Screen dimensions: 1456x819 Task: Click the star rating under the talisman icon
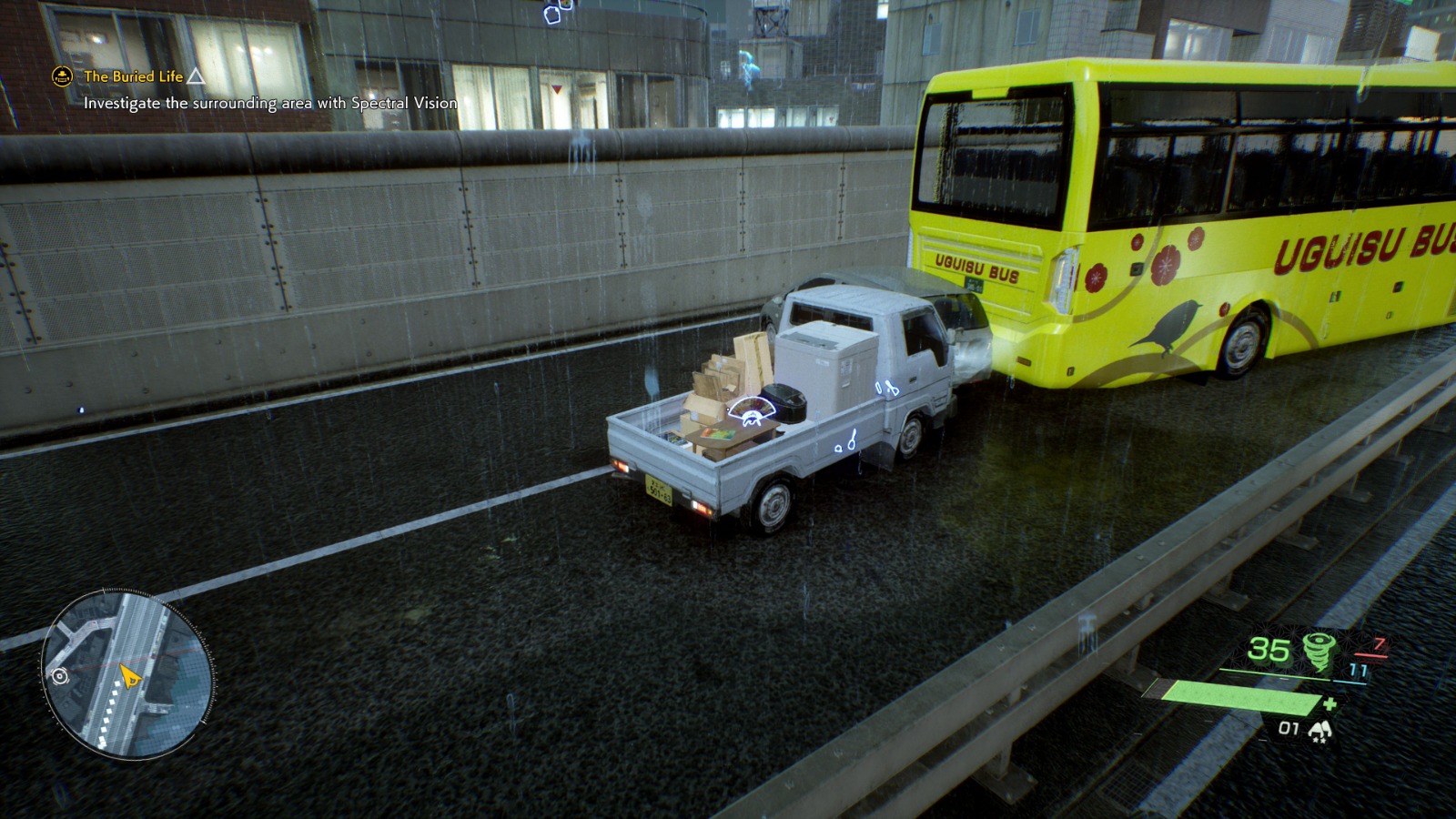(1319, 739)
